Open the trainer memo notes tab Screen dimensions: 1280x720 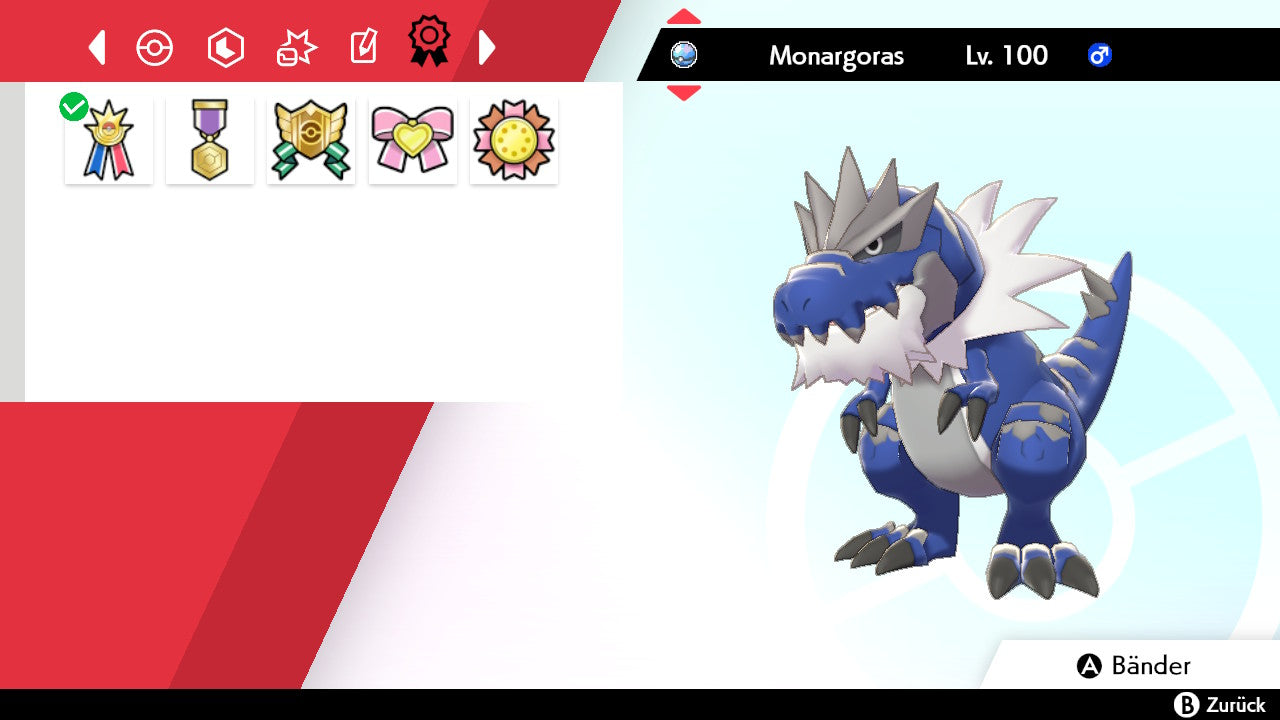[362, 47]
